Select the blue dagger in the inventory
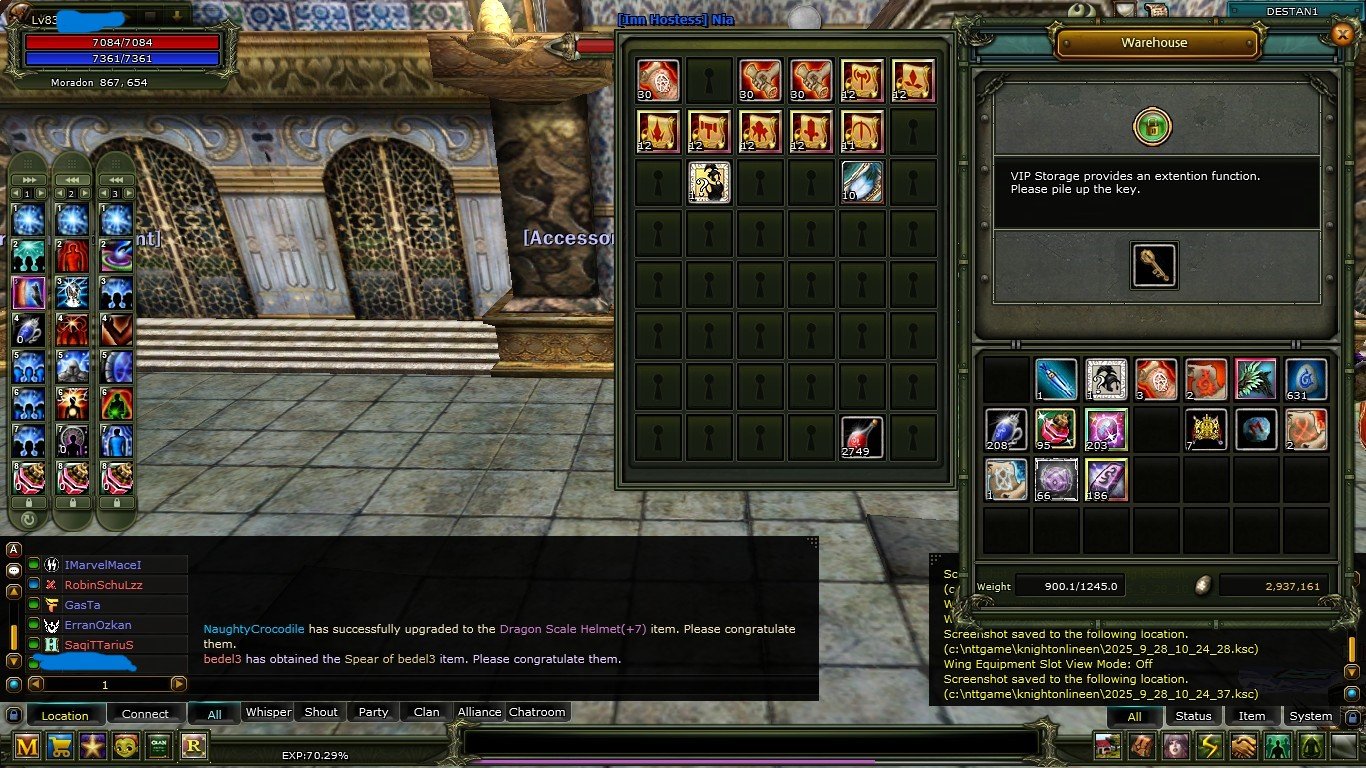Viewport: 1366px width, 768px height. tap(1056, 380)
